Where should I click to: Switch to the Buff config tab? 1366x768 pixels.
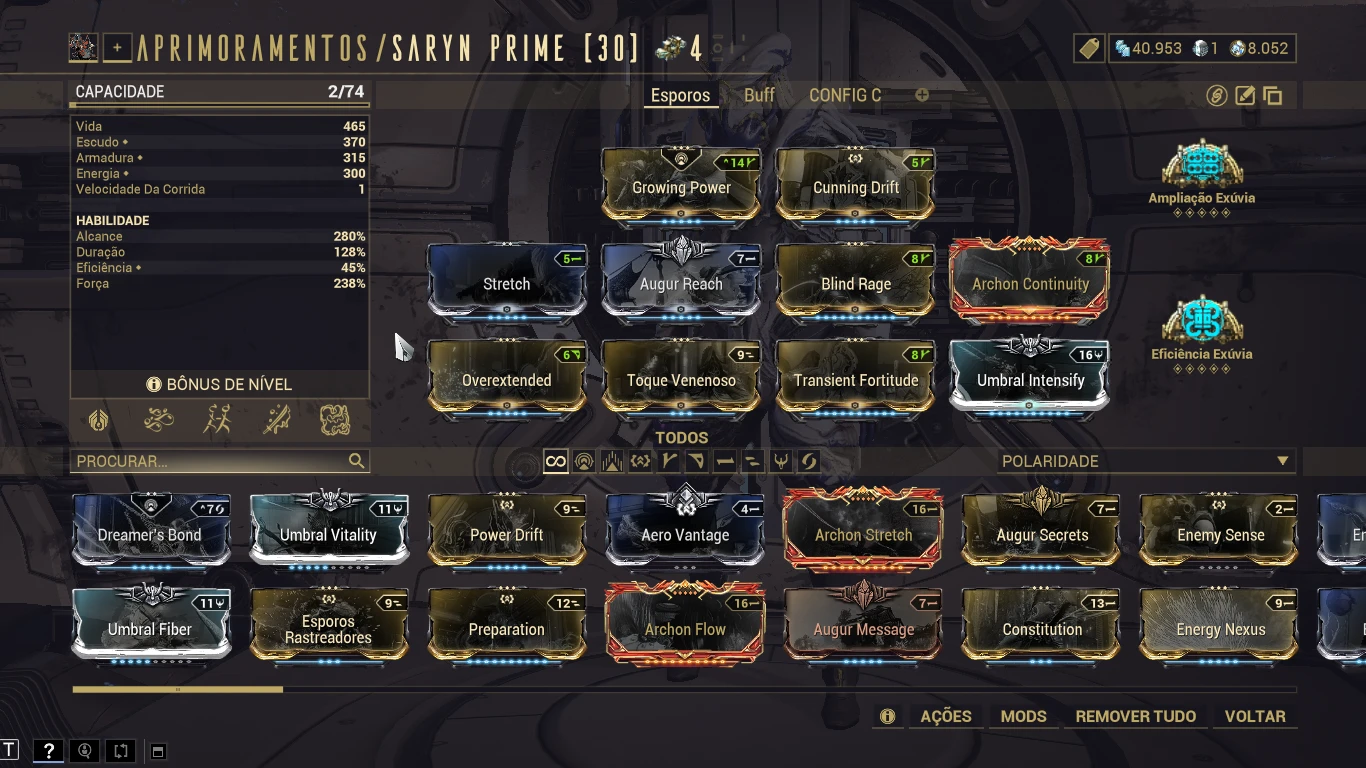(759, 95)
